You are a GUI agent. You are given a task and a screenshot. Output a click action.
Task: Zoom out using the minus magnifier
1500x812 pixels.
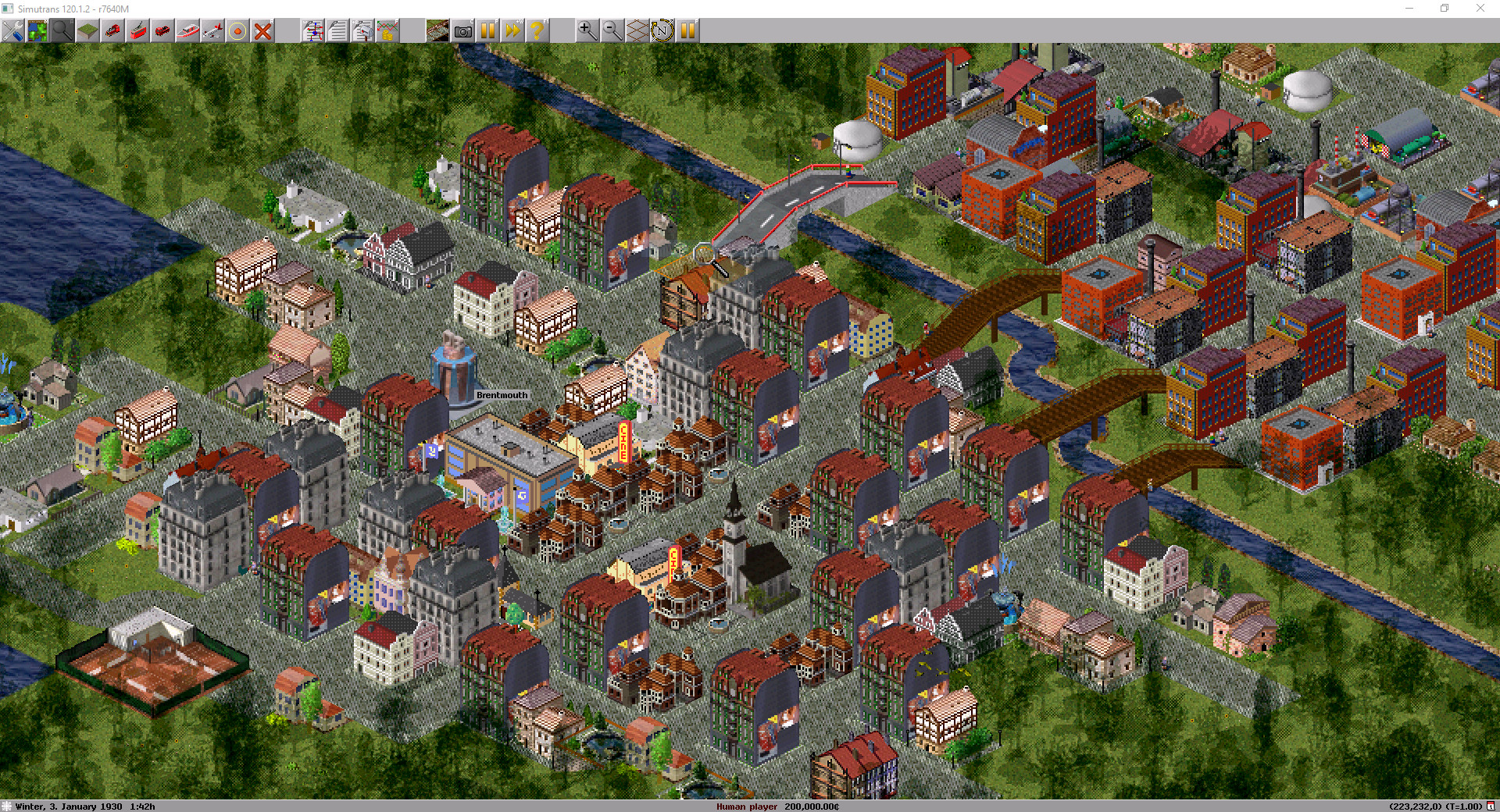pos(612,31)
